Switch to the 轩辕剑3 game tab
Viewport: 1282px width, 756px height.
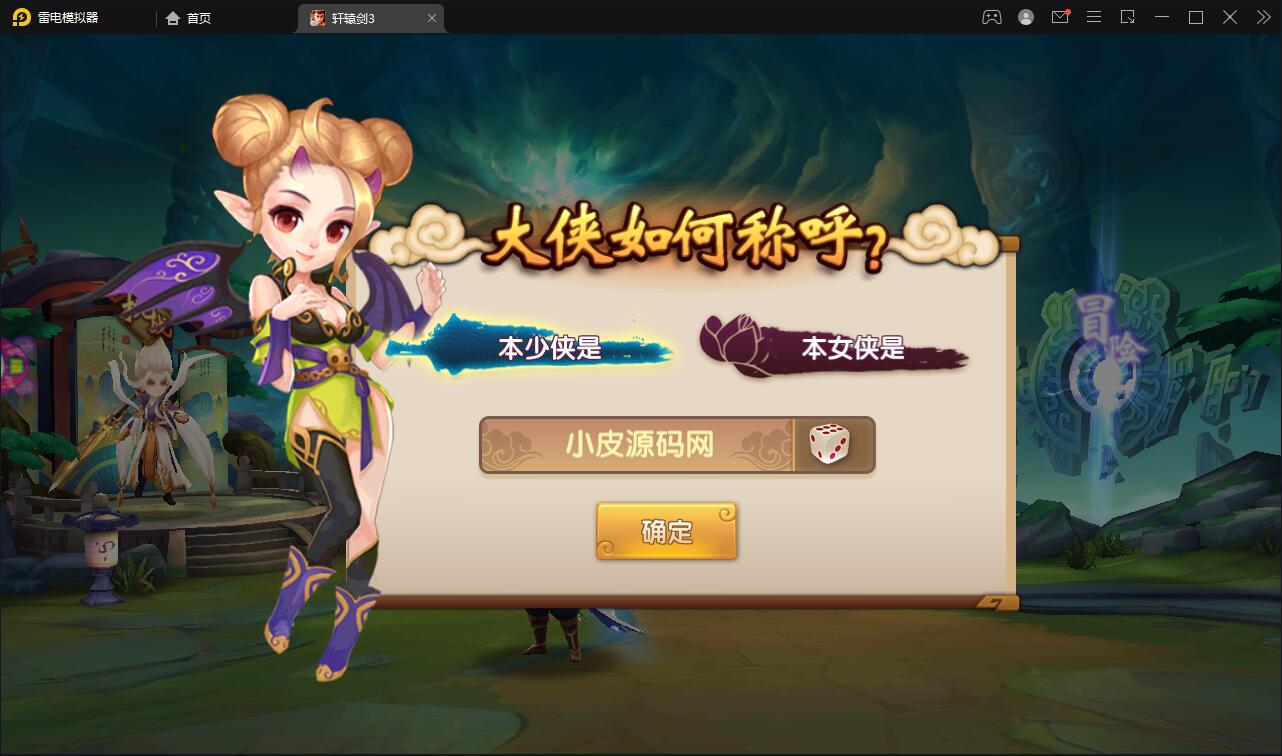point(365,17)
